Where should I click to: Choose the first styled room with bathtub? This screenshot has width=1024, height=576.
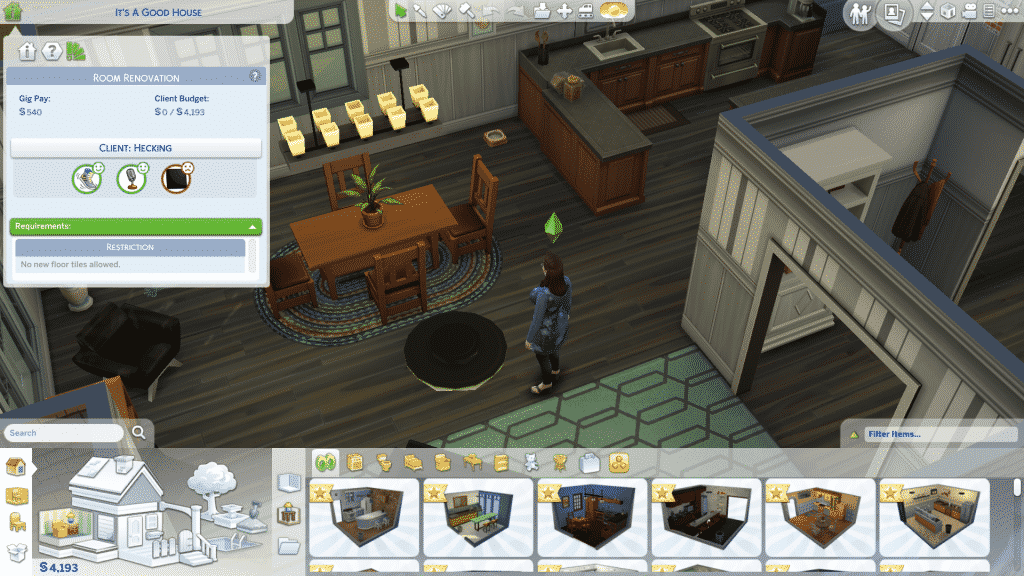point(362,517)
